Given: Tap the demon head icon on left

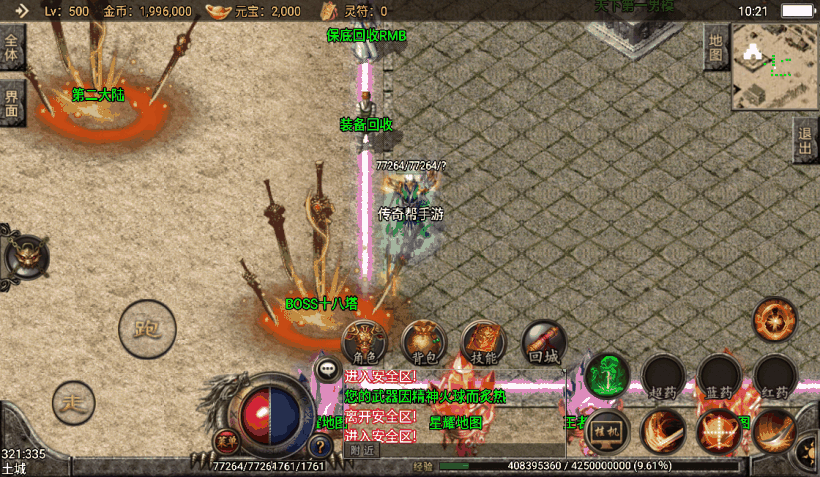Looking at the screenshot, I should pos(25,257).
